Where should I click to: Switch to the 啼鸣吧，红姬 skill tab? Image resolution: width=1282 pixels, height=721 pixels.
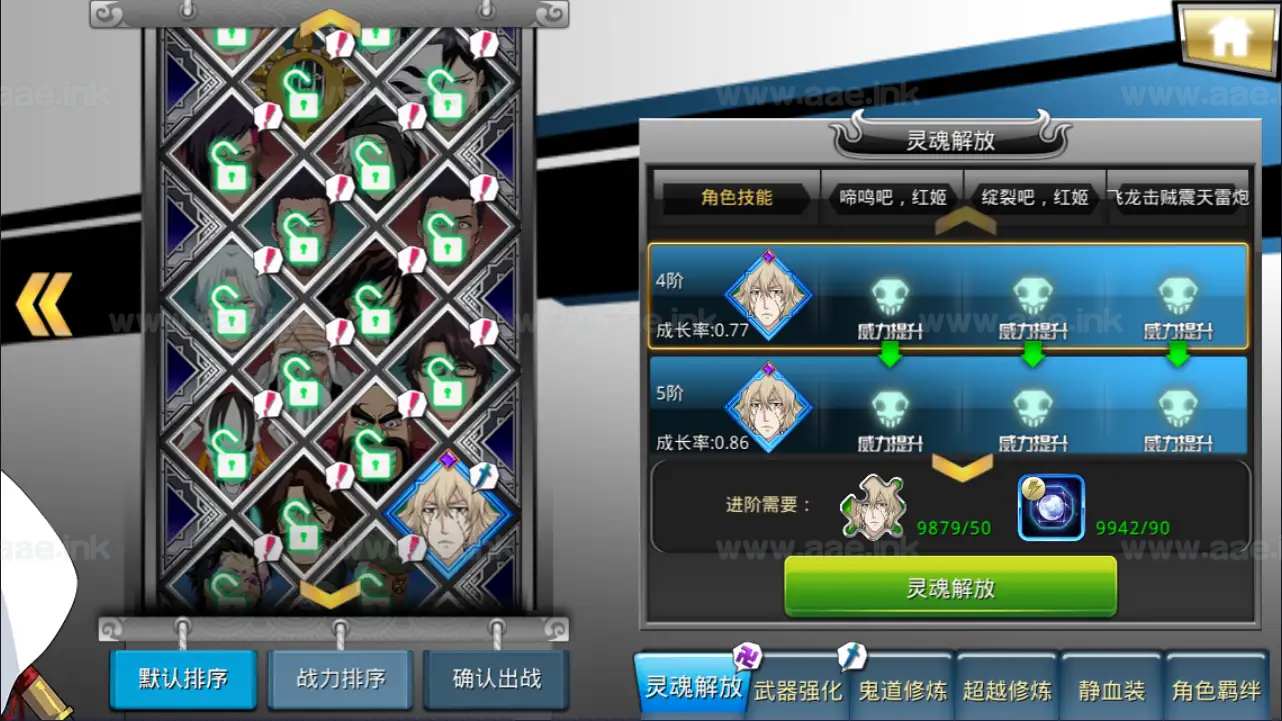point(891,197)
